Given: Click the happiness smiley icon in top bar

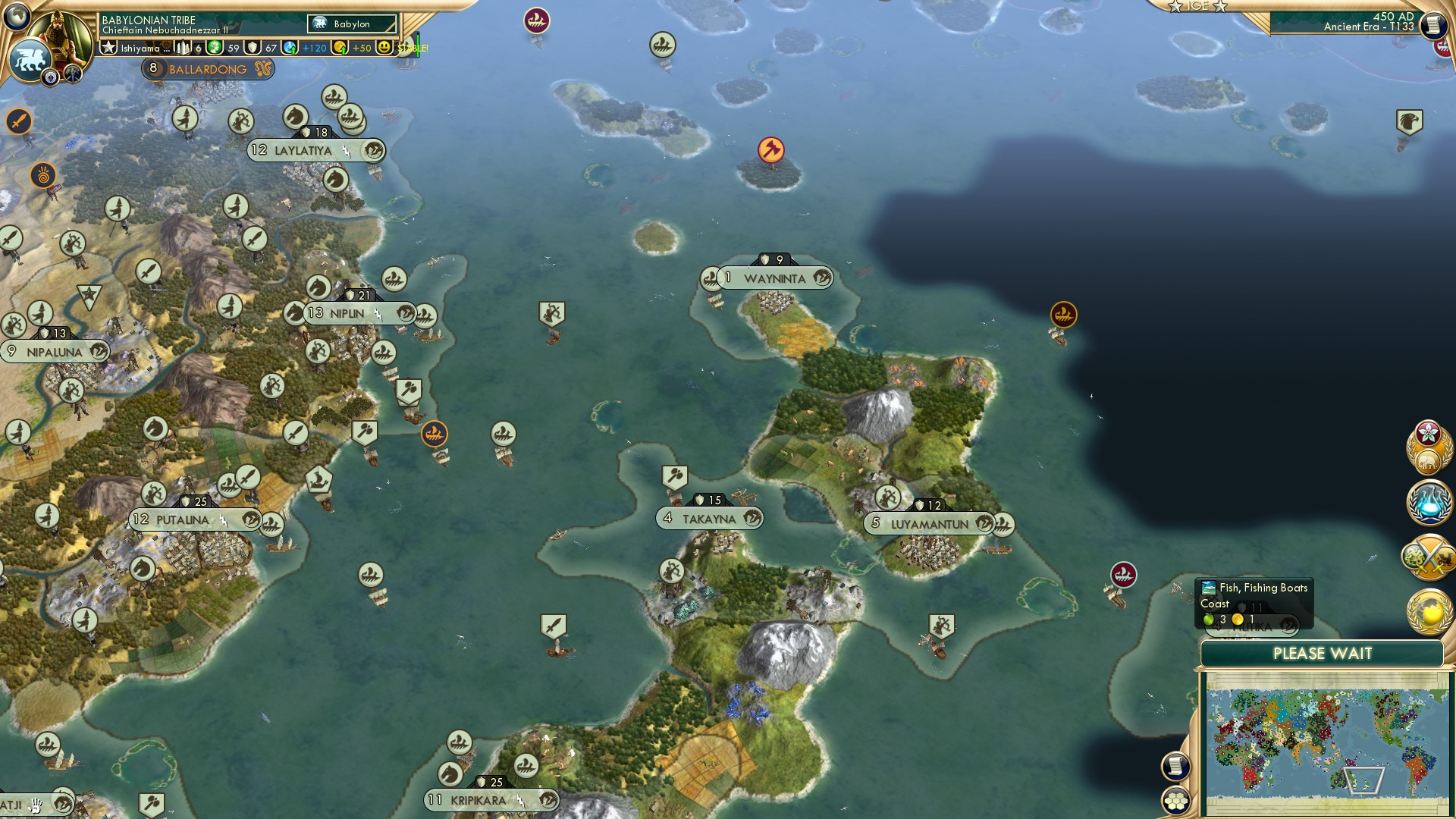Looking at the screenshot, I should (385, 48).
